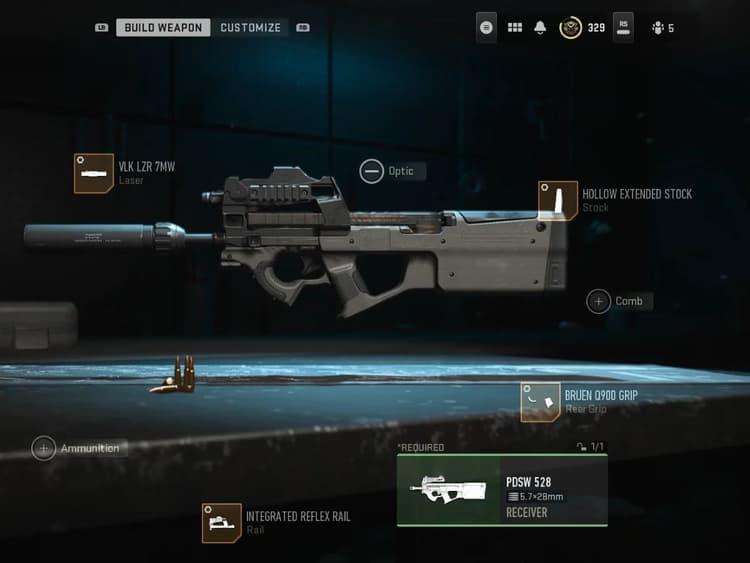Choose the Integrated Reflex Rail slot
Image resolution: width=750 pixels, height=563 pixels.
click(x=221, y=523)
